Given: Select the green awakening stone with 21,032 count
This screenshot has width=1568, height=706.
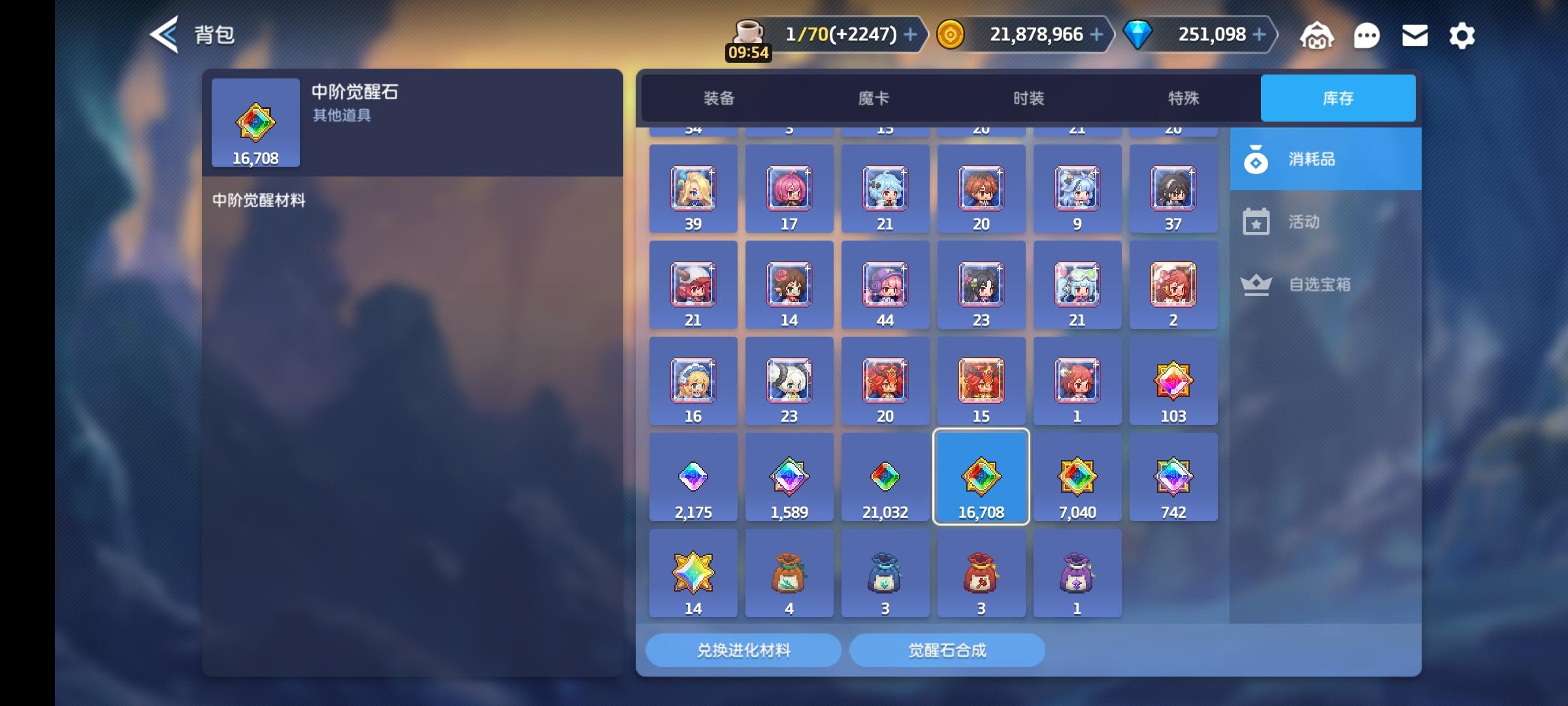Looking at the screenshot, I should click(x=885, y=477).
